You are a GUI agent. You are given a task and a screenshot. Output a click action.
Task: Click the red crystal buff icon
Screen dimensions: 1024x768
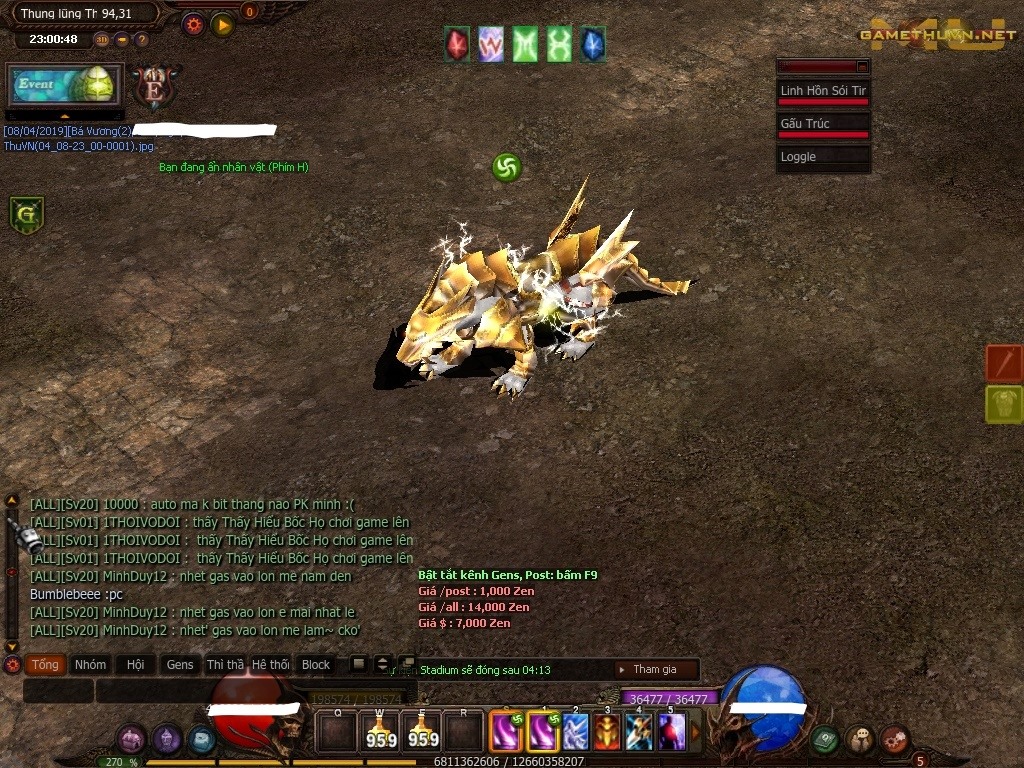point(458,44)
